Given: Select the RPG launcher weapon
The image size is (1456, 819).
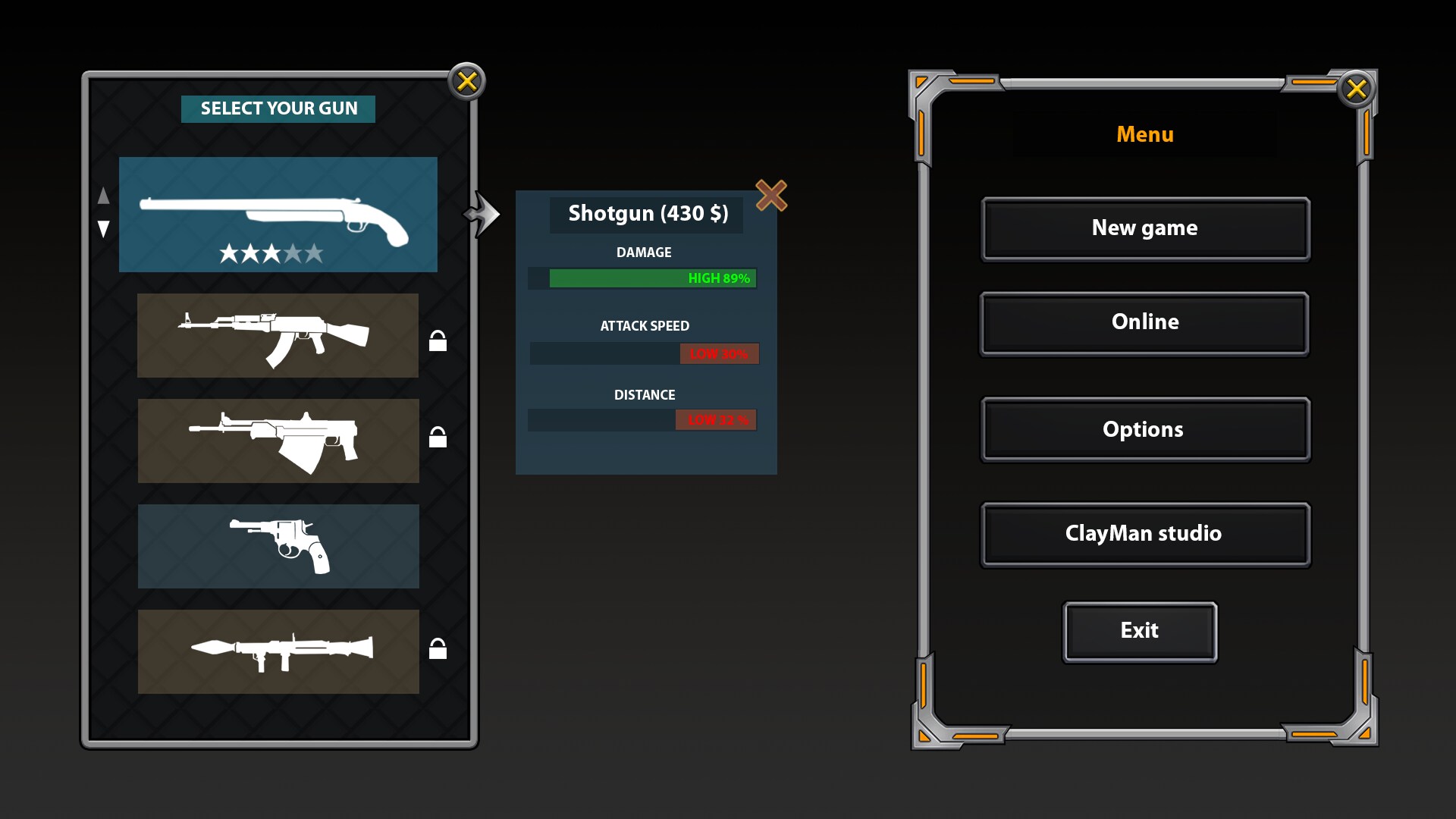Looking at the screenshot, I should (278, 651).
